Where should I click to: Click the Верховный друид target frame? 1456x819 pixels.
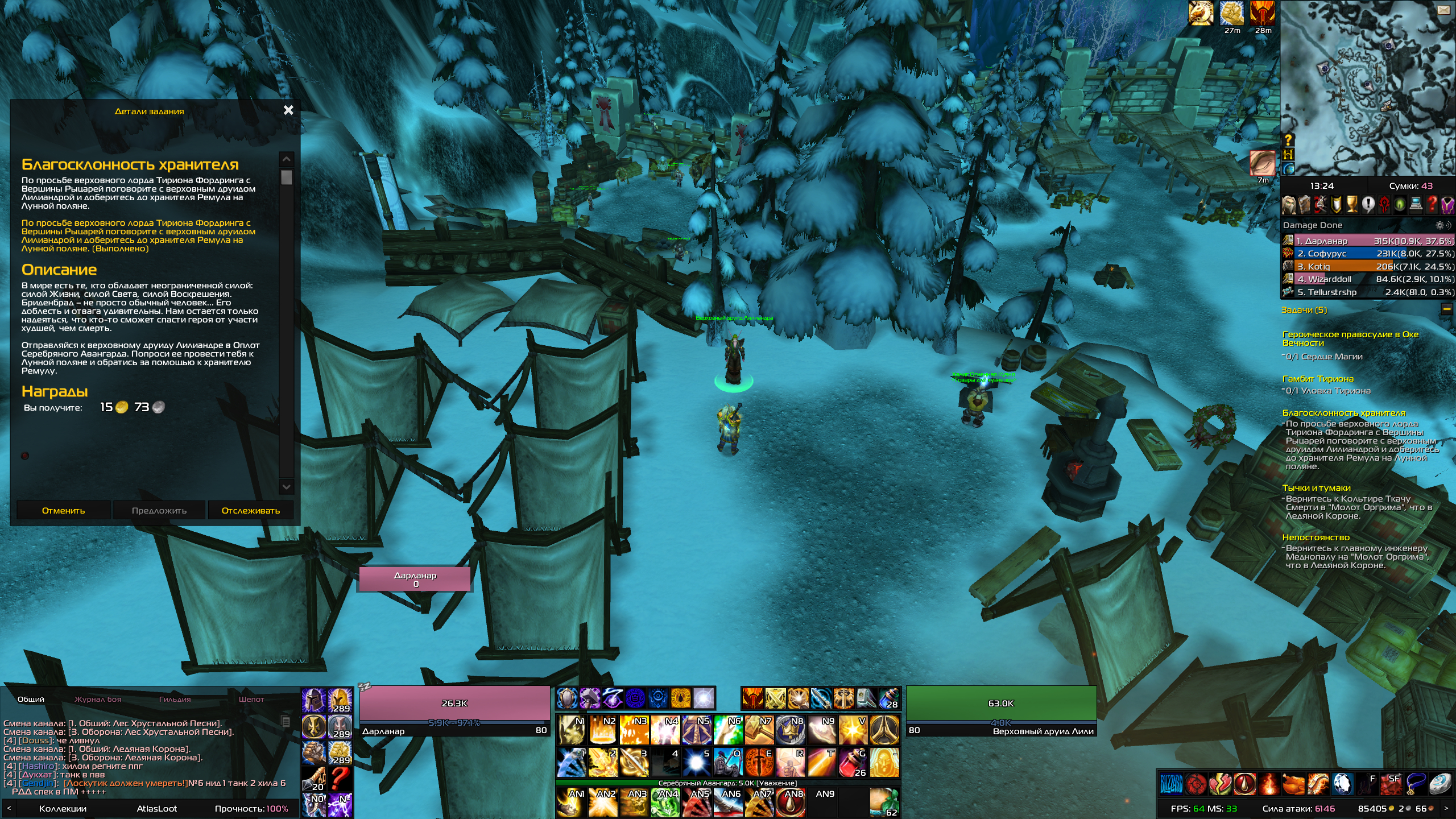(1000, 710)
